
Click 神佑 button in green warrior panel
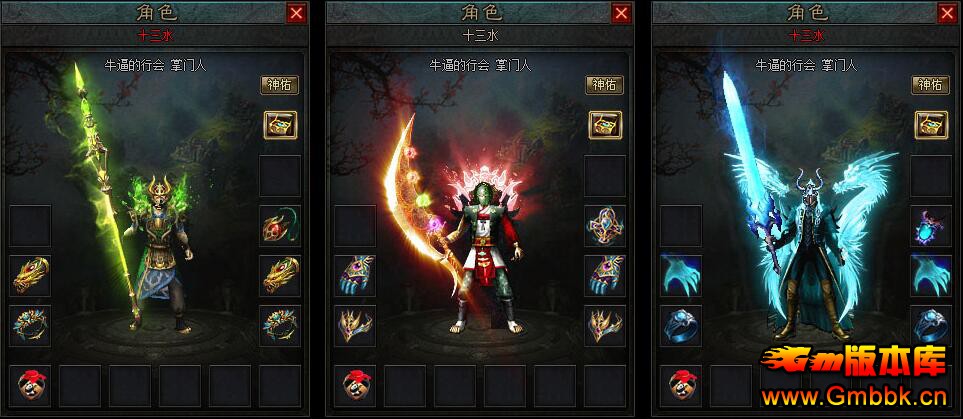(279, 85)
